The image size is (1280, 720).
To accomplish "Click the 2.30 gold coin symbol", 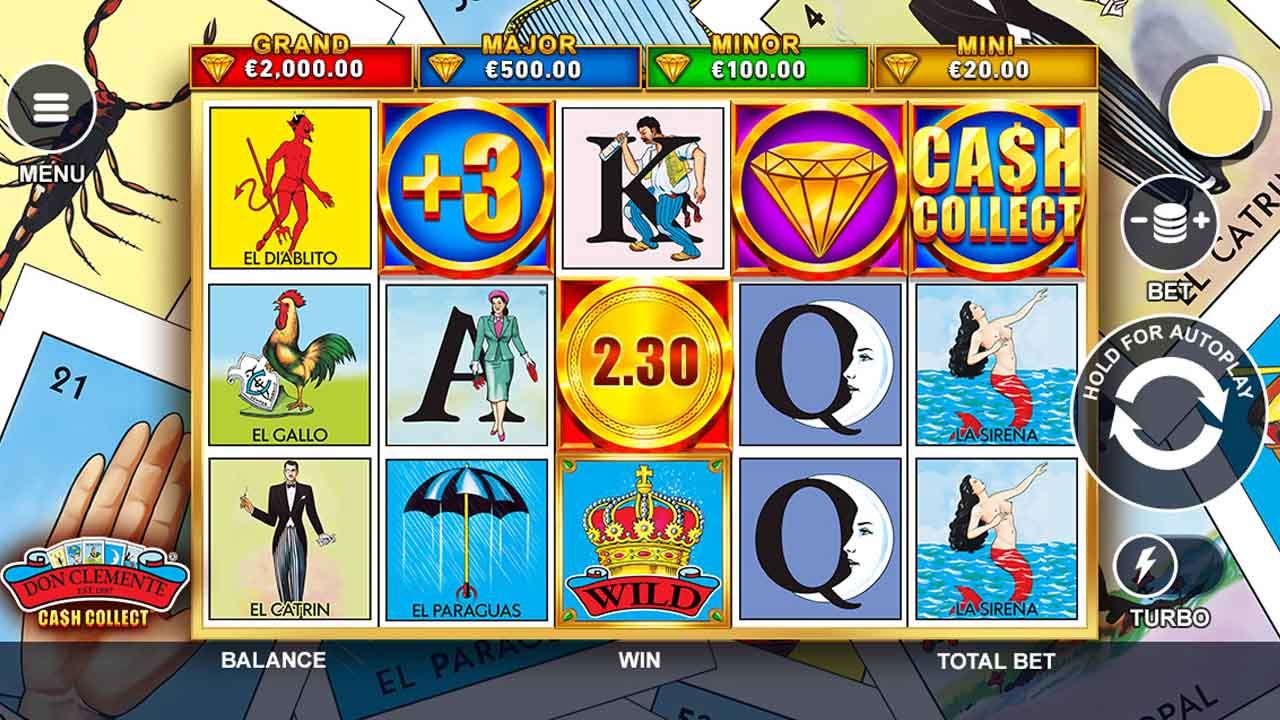I will [643, 365].
